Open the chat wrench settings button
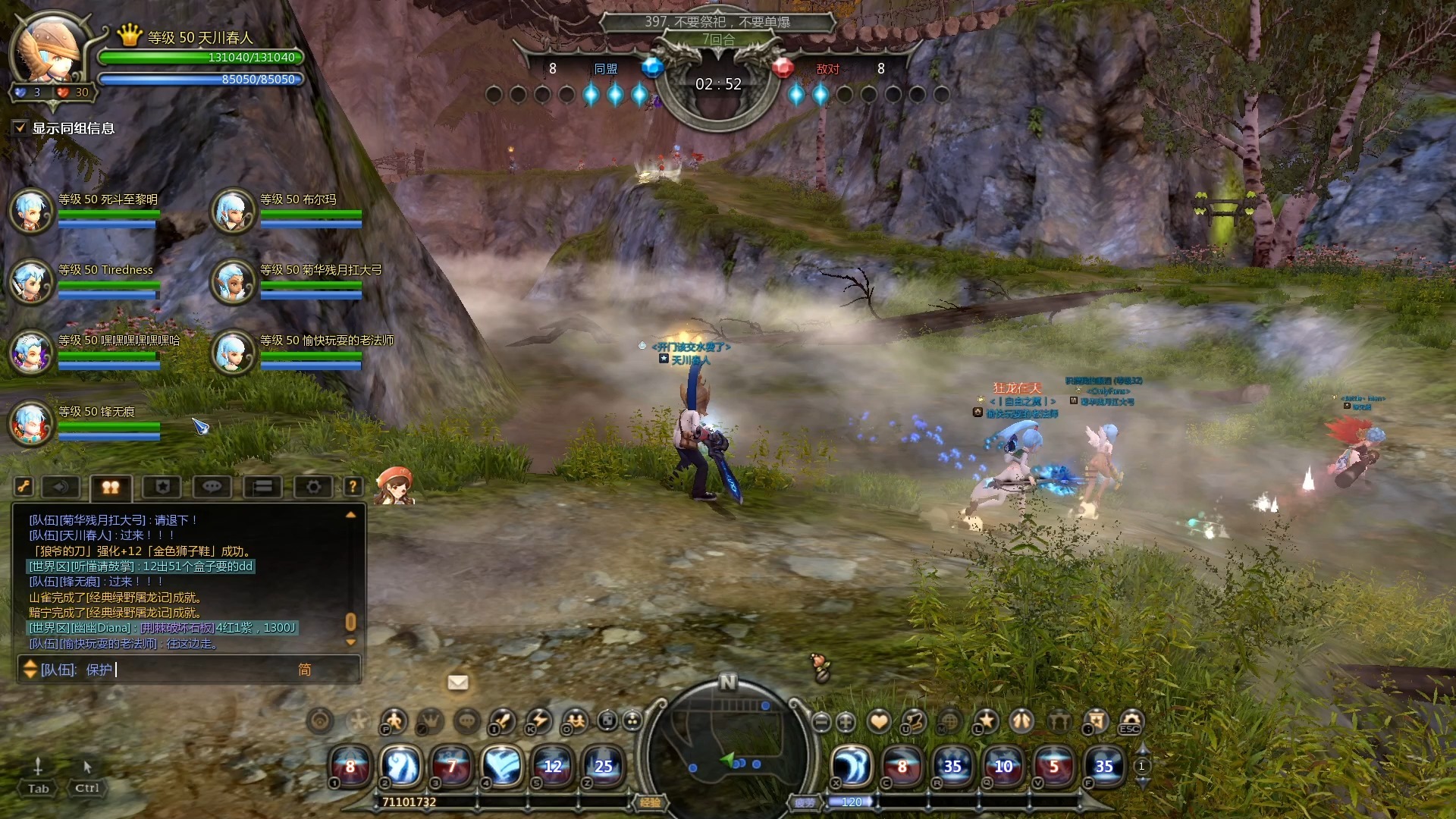1456x819 pixels. pyautogui.click(x=24, y=487)
